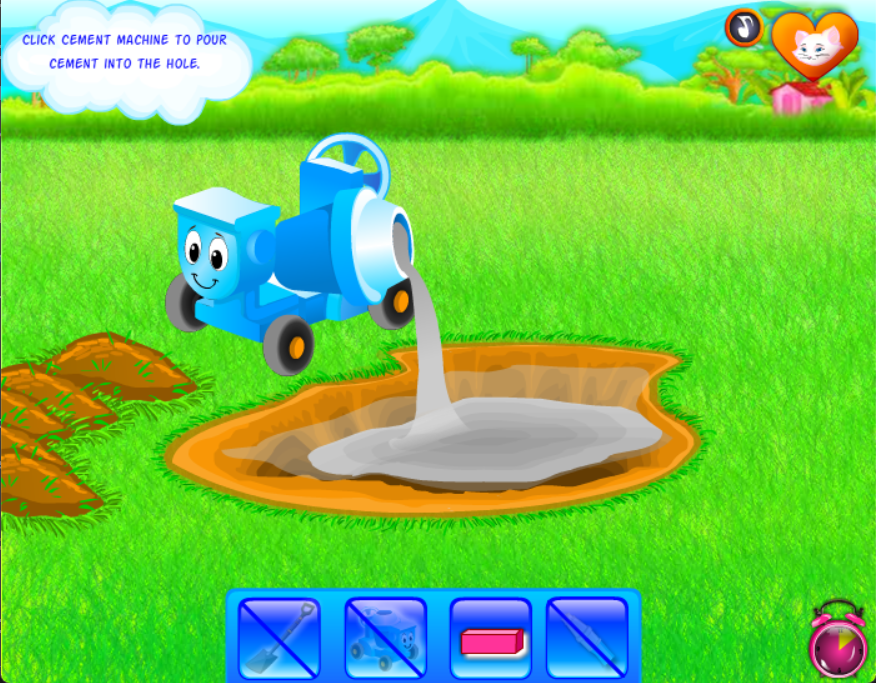The image size is (876, 683).
Task: Select the shovel tool slot
Action: tap(279, 638)
